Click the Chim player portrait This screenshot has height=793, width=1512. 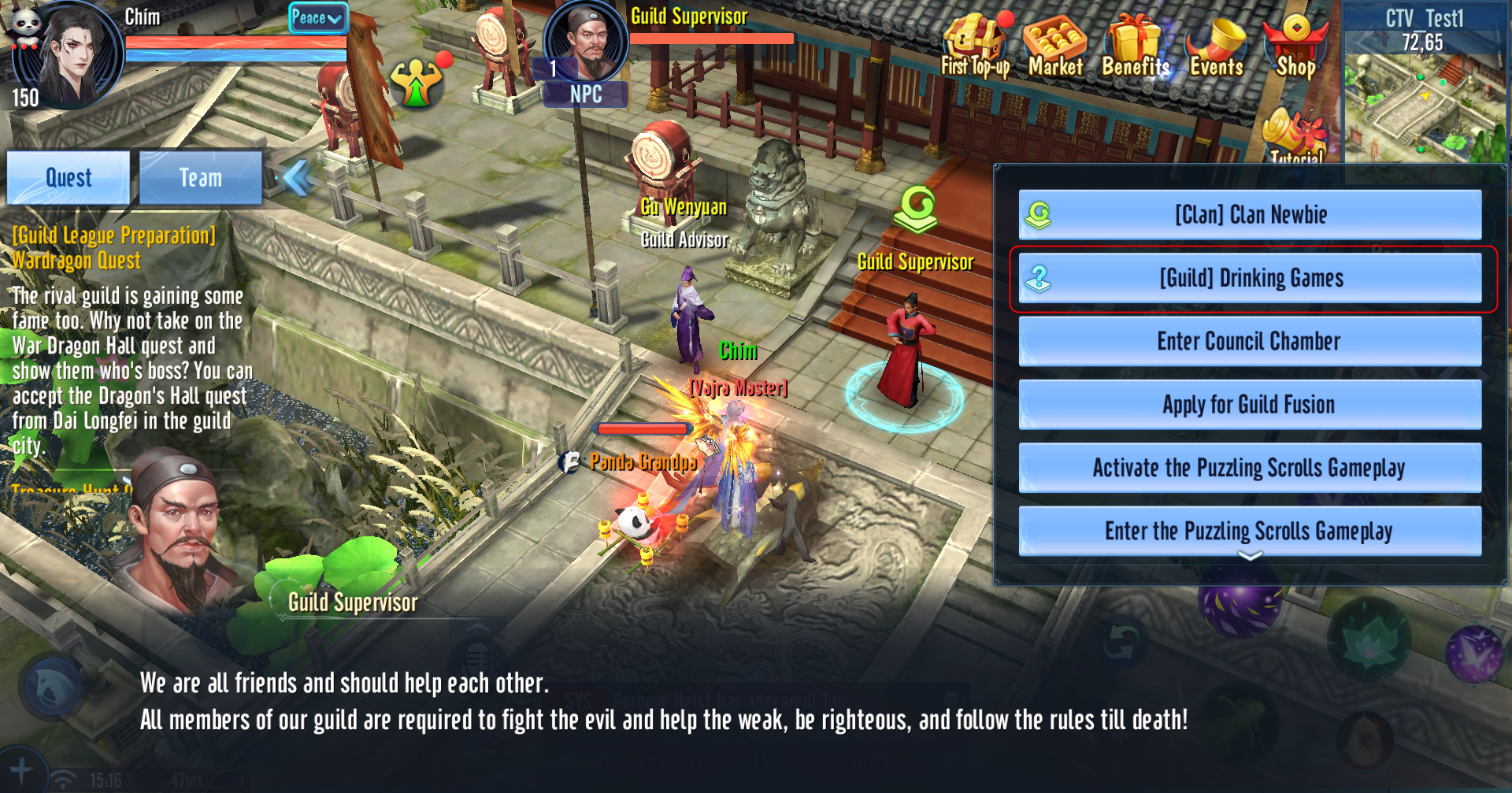(69, 55)
